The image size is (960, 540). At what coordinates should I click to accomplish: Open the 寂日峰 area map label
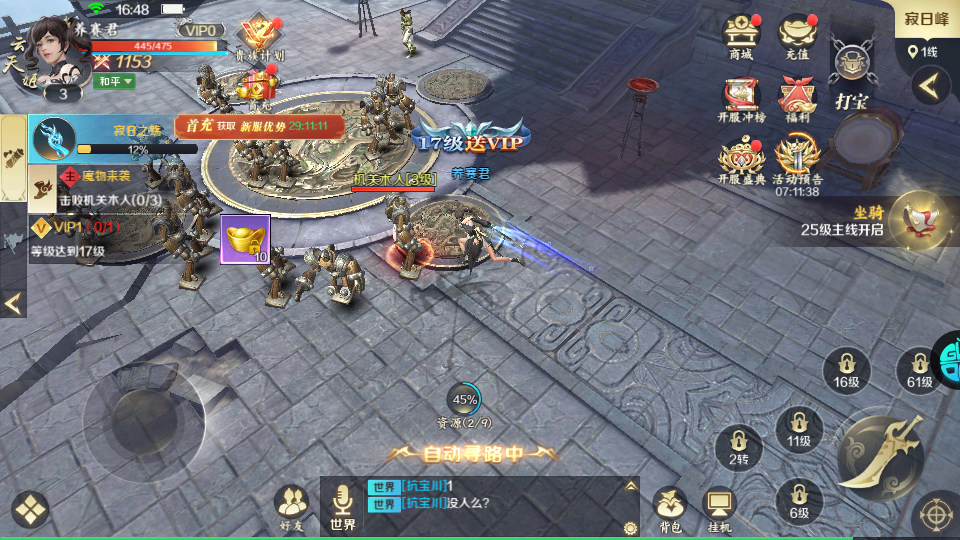tap(926, 20)
